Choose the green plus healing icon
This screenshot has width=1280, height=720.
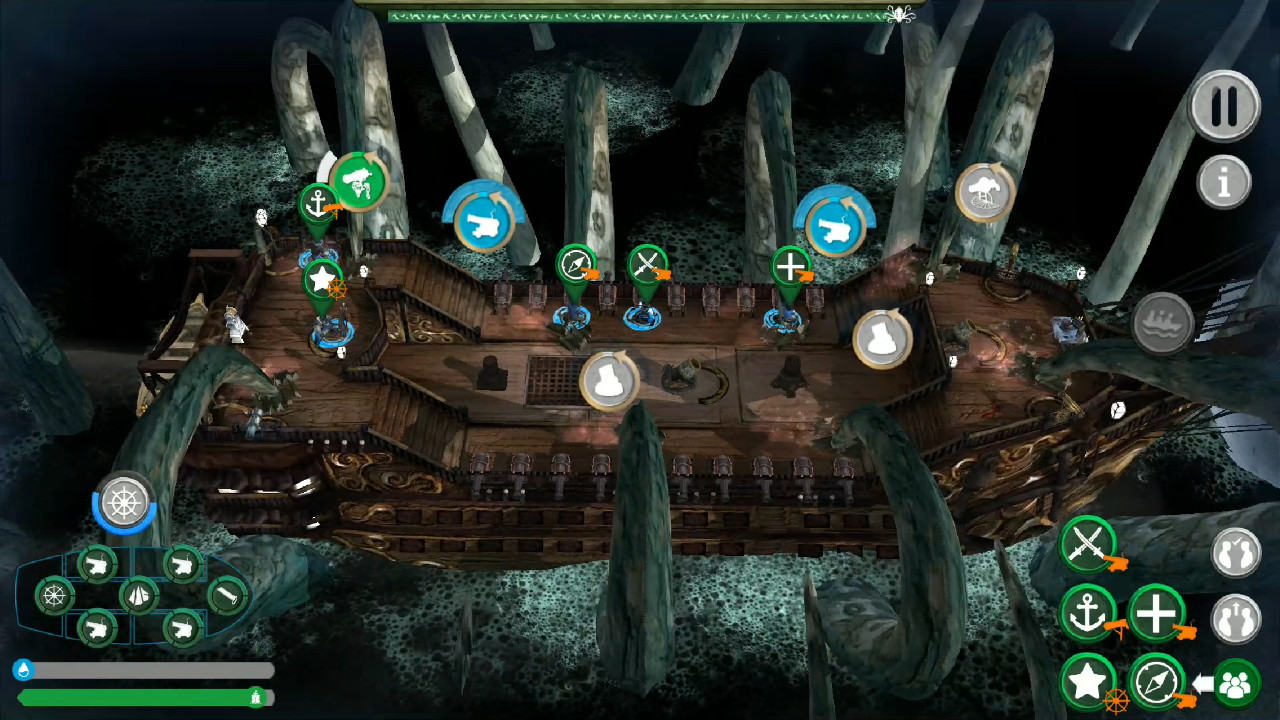tap(1155, 613)
